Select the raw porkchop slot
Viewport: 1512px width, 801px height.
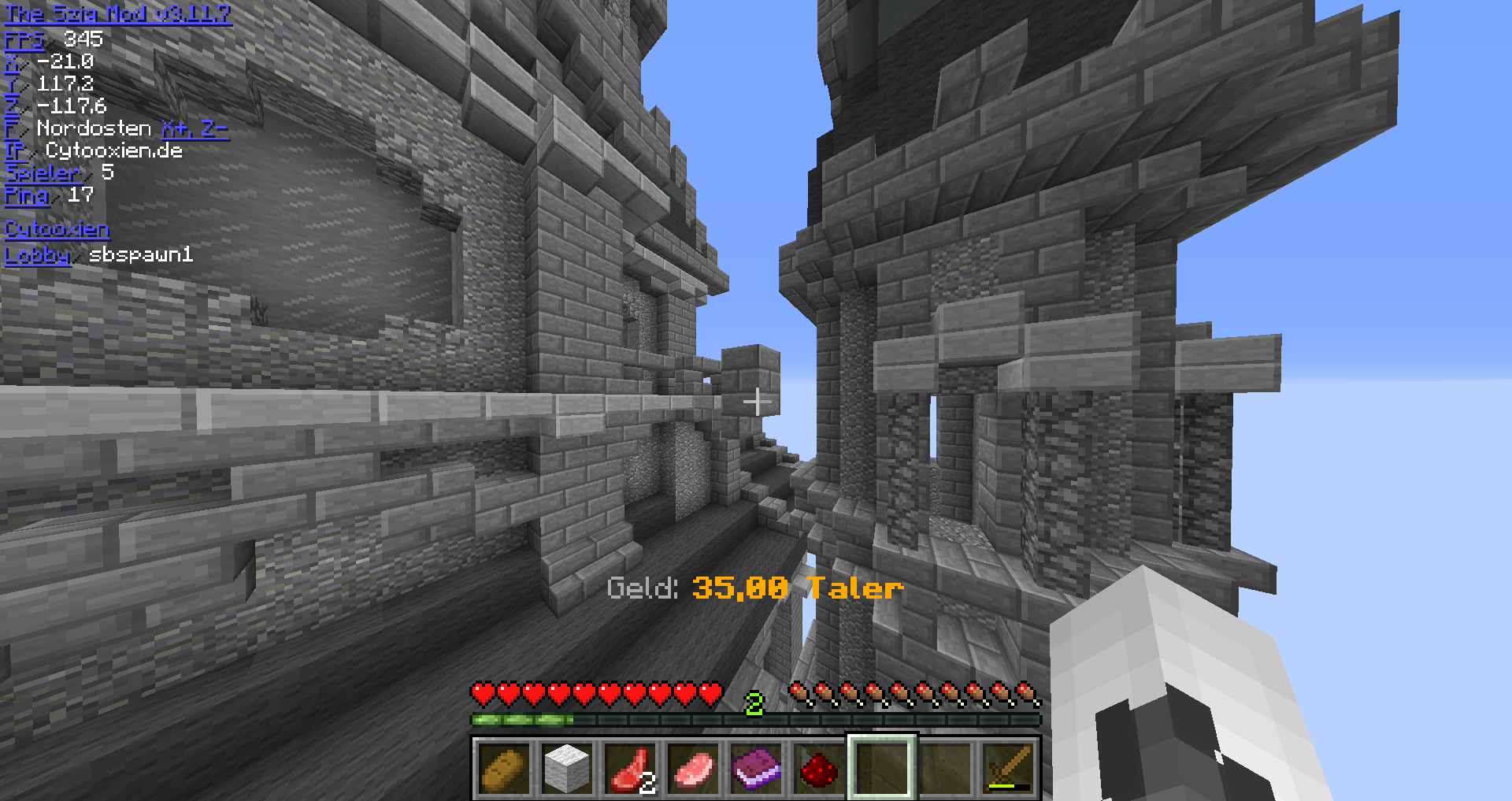click(693, 768)
